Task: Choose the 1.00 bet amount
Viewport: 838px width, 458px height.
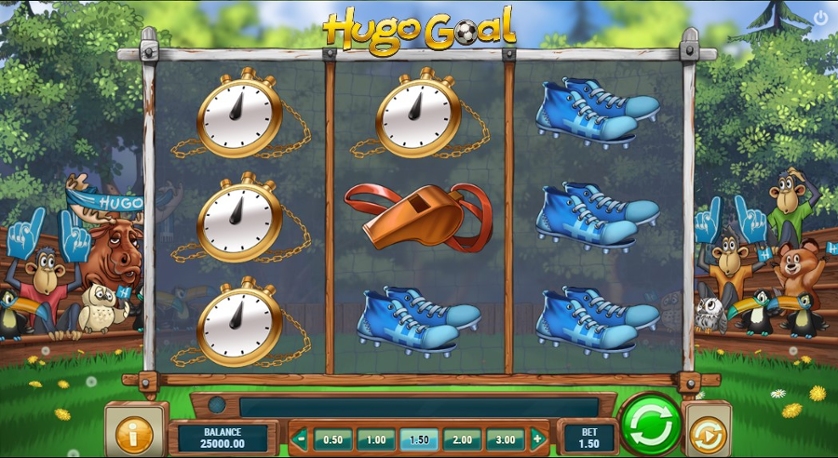Action: coord(376,439)
